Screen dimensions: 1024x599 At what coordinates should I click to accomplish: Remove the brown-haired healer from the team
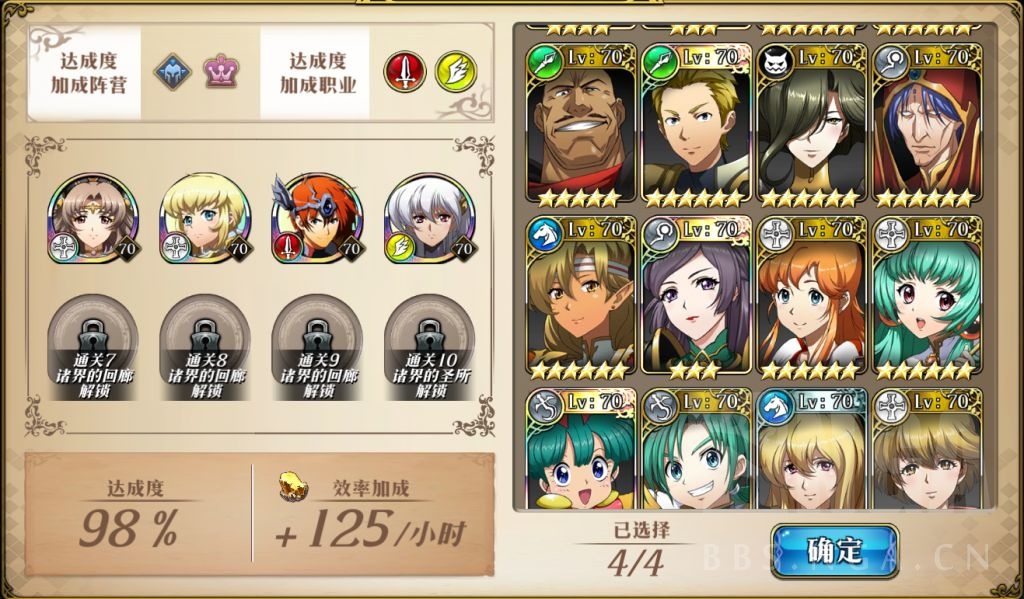pyautogui.click(x=93, y=219)
